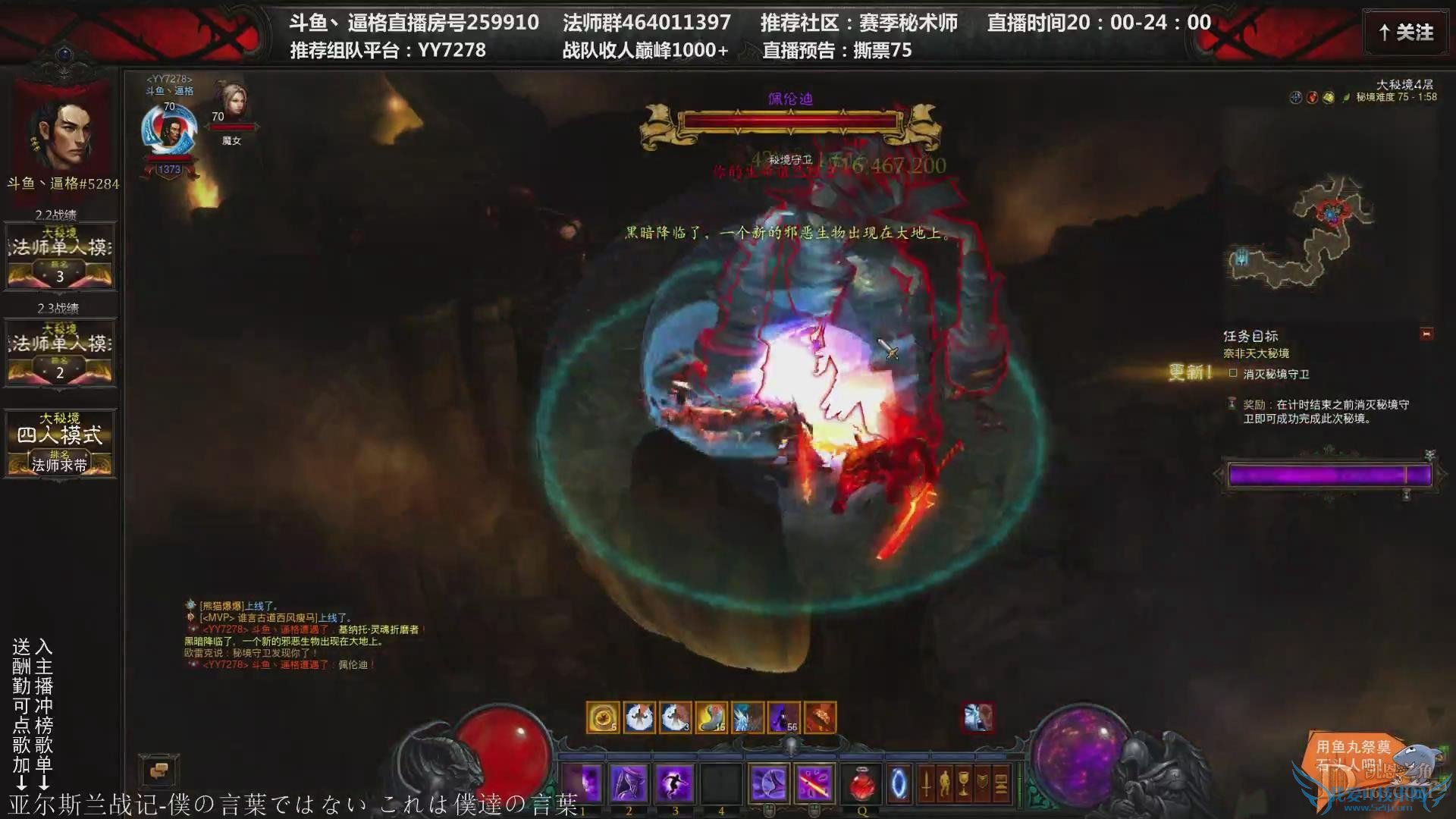Image resolution: width=1456 pixels, height=819 pixels.
Task: Use the left-mouse skill with curved blade
Action: [768, 783]
